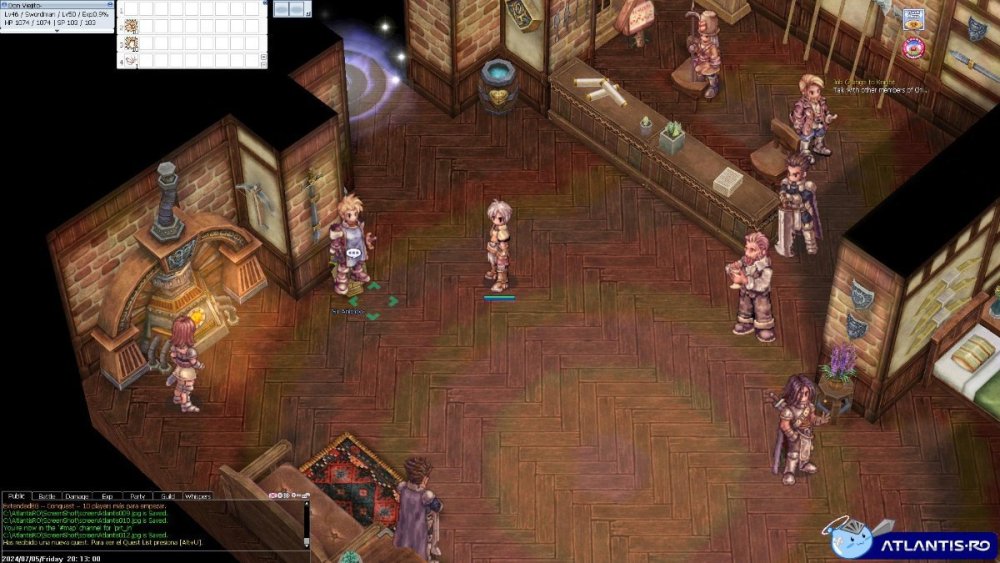Use the item in hotbar row 2
The width and height of the screenshot is (1000, 563).
131,25
